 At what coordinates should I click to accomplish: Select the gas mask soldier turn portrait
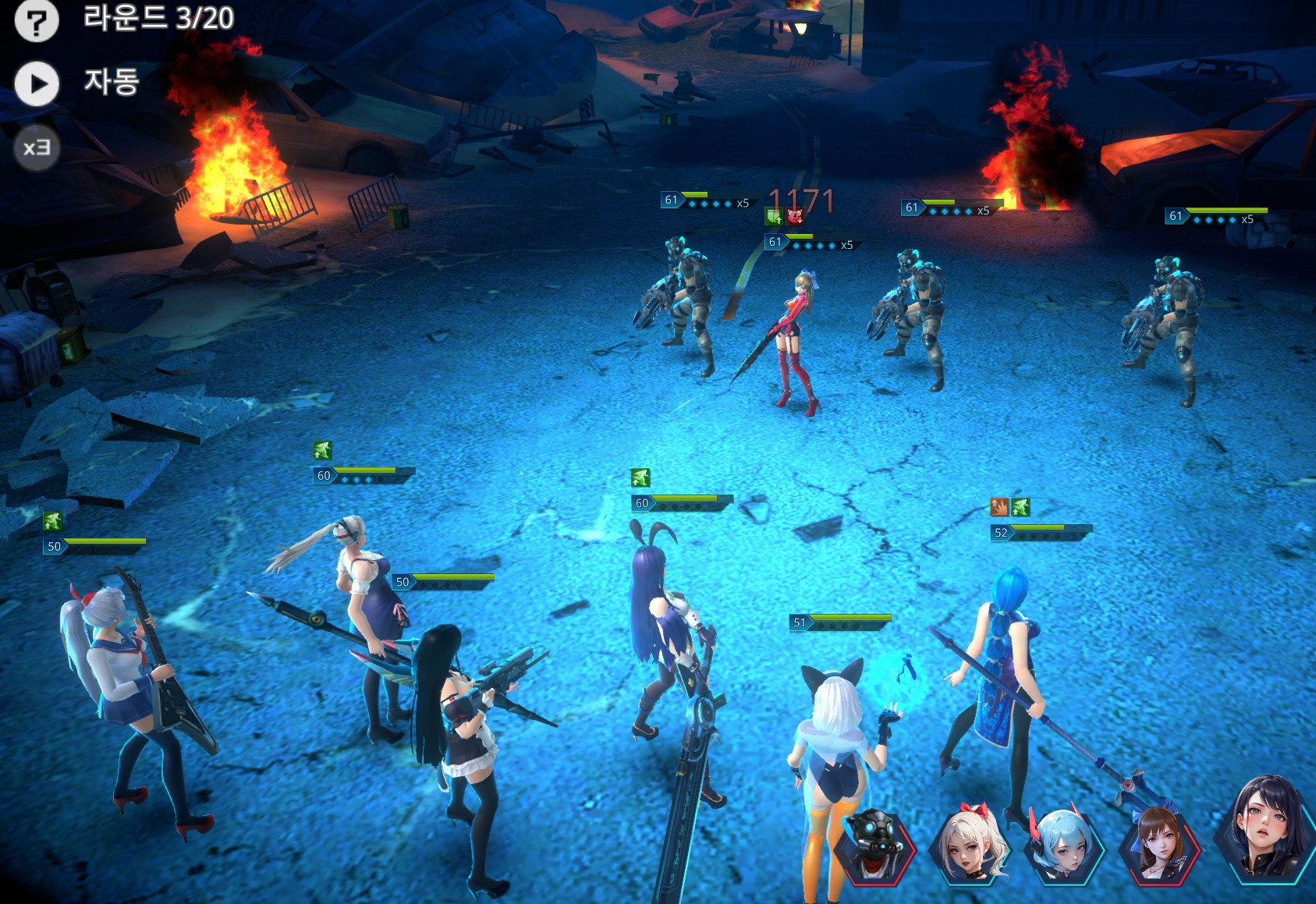(872, 846)
